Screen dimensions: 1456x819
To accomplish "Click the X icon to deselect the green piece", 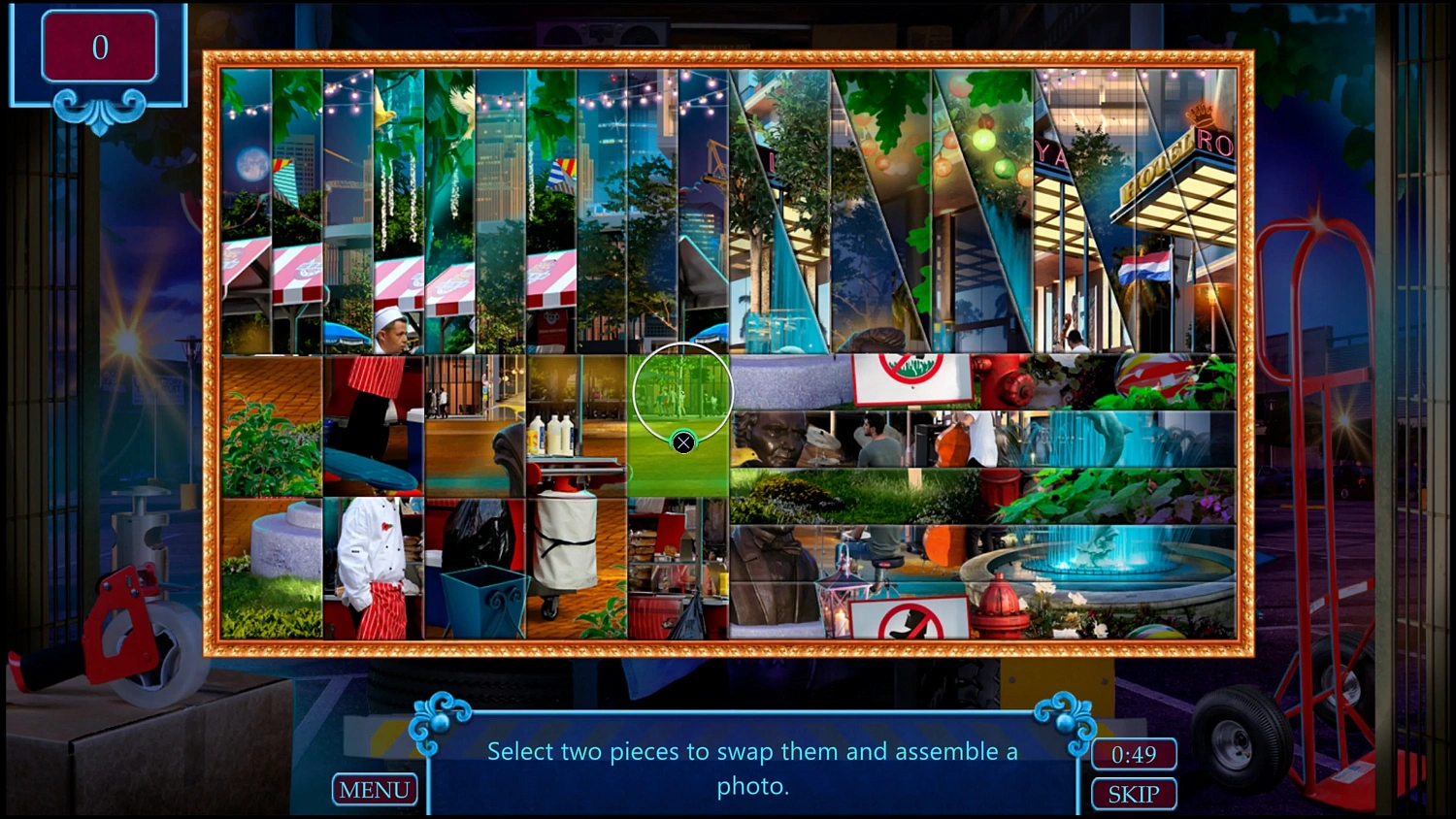I will (x=682, y=442).
